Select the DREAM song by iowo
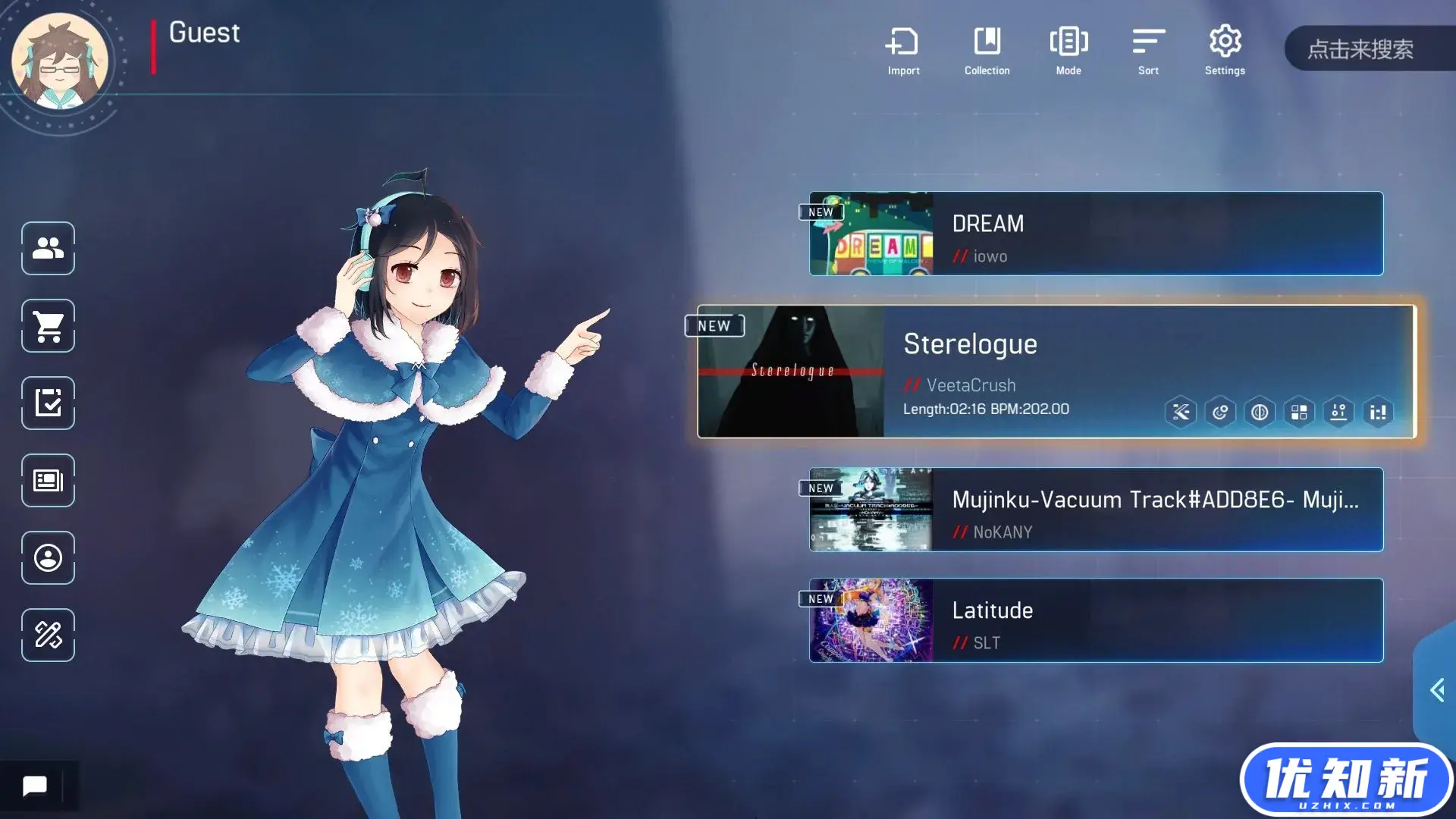 (1096, 234)
